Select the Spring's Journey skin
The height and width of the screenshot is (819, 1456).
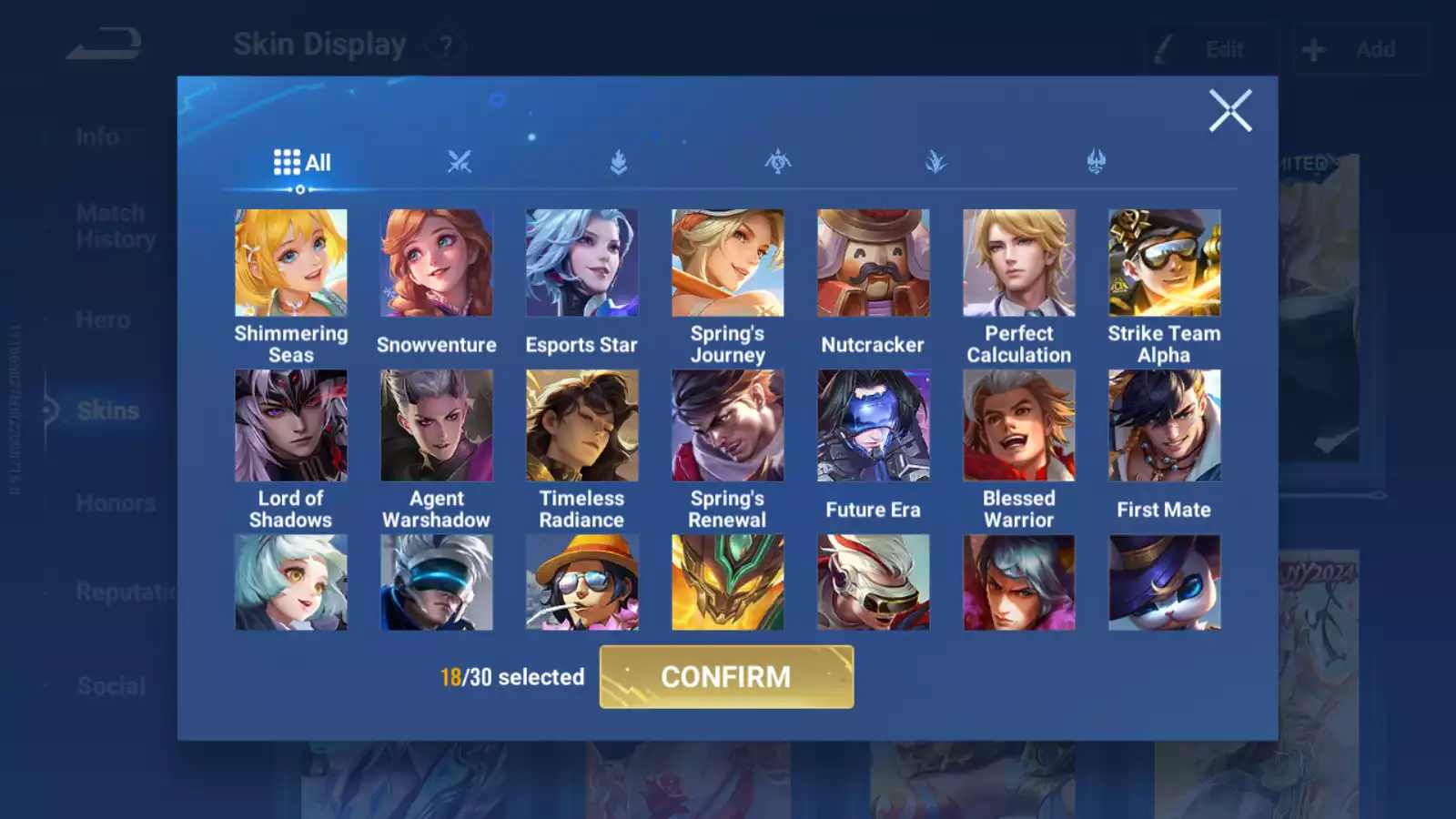click(x=728, y=263)
